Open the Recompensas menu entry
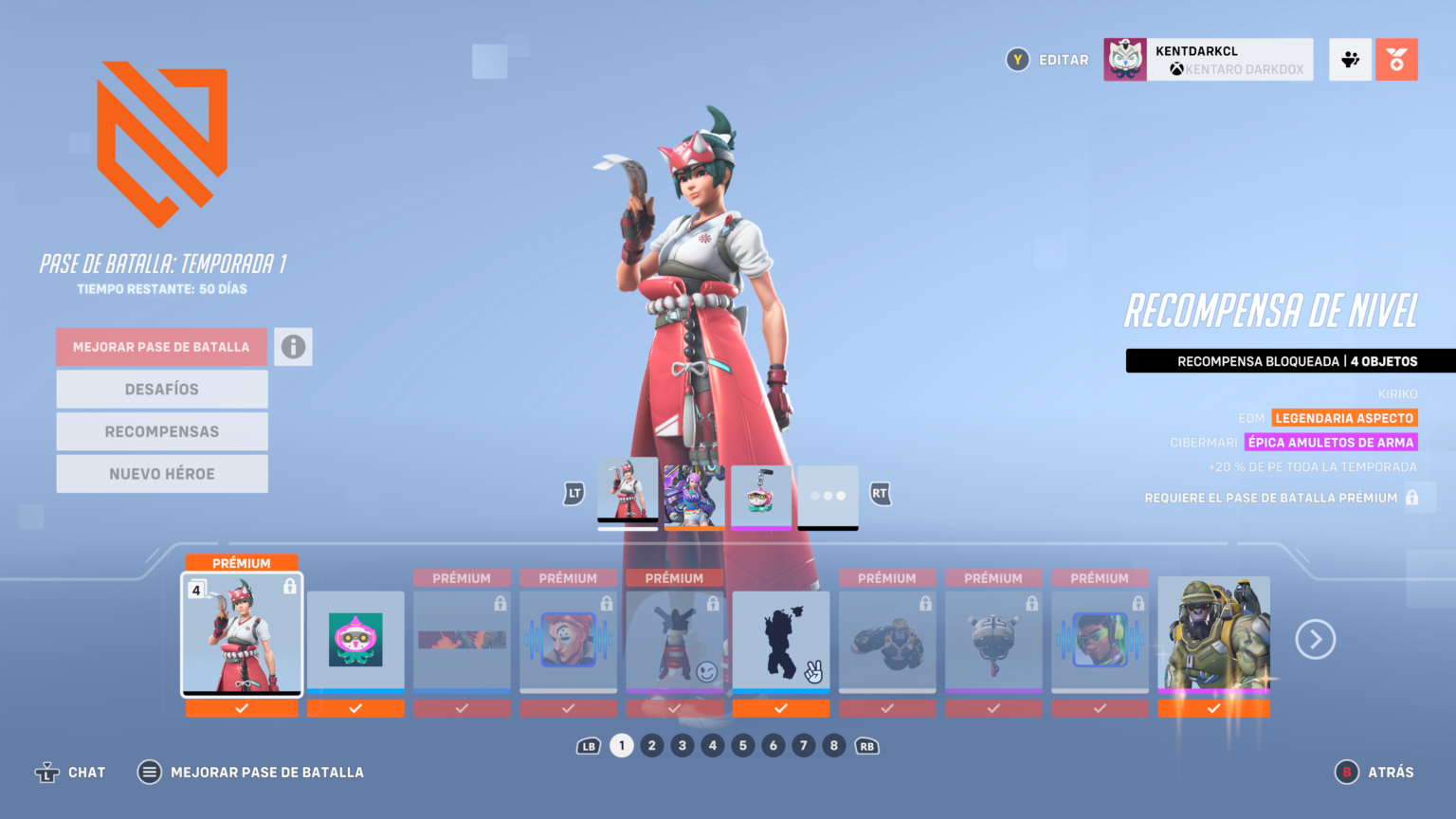Viewport: 1456px width, 819px height. (x=161, y=431)
